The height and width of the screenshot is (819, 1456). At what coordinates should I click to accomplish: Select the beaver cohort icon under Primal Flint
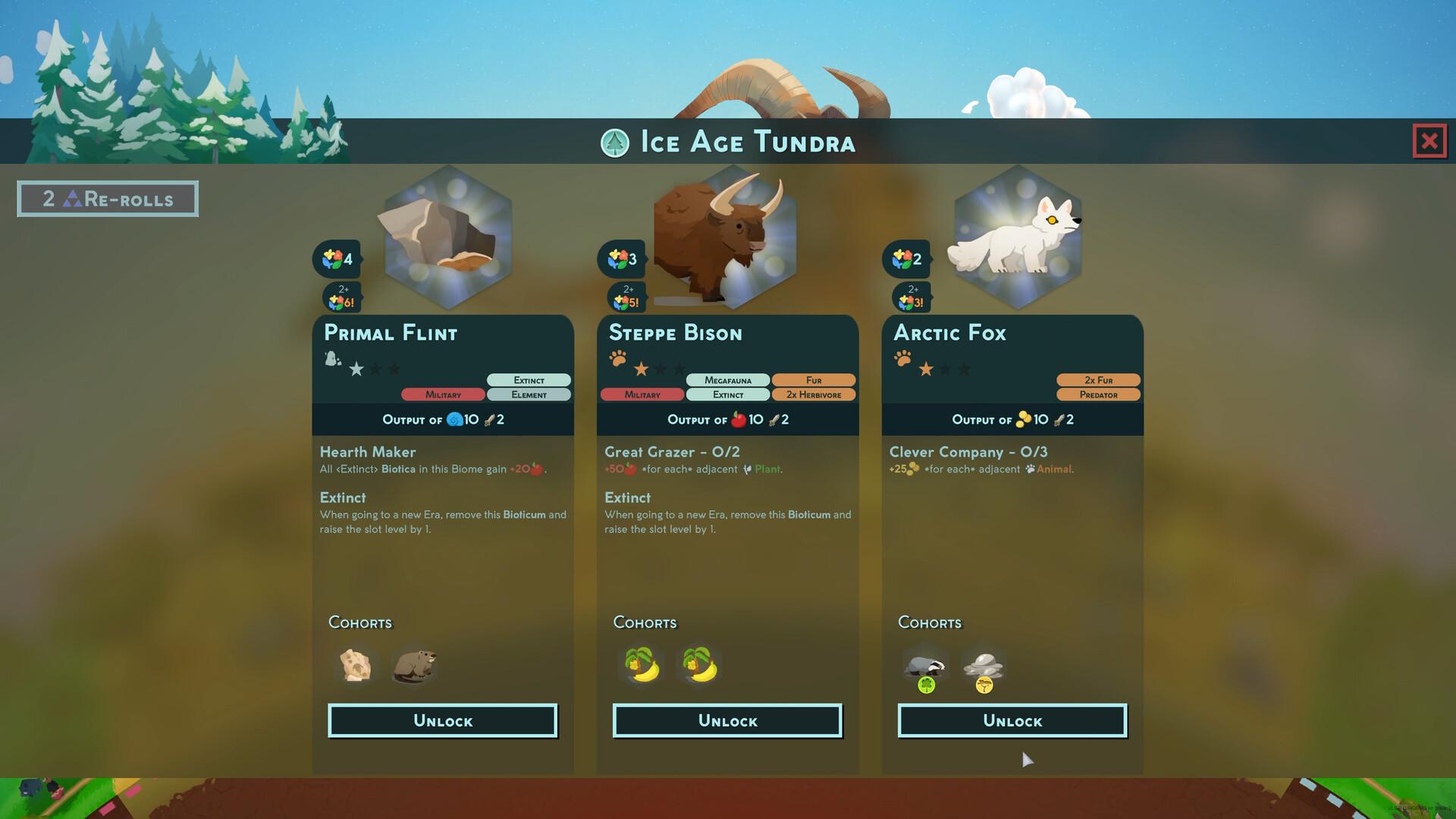click(414, 665)
